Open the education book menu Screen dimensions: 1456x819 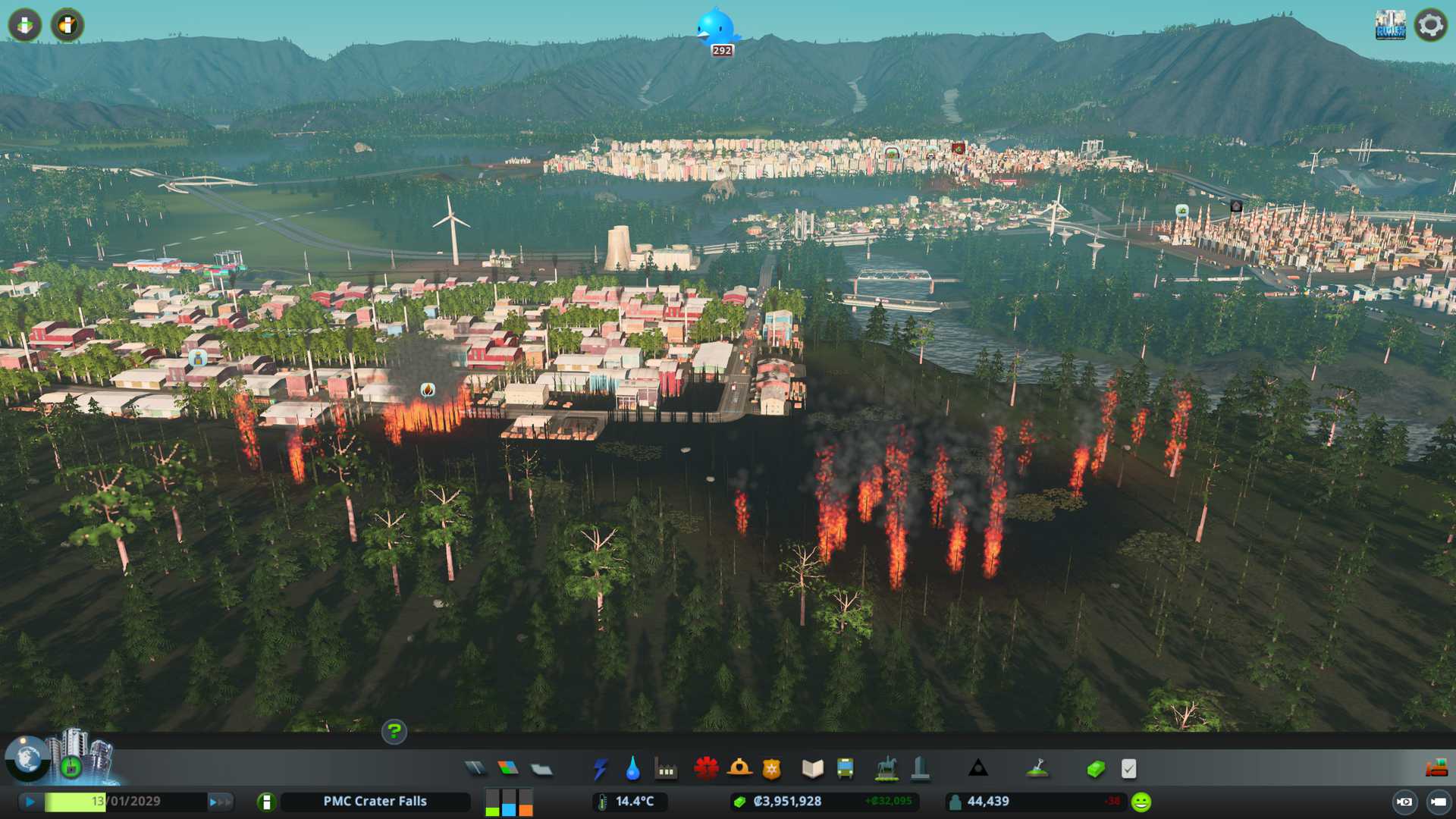pos(812,769)
